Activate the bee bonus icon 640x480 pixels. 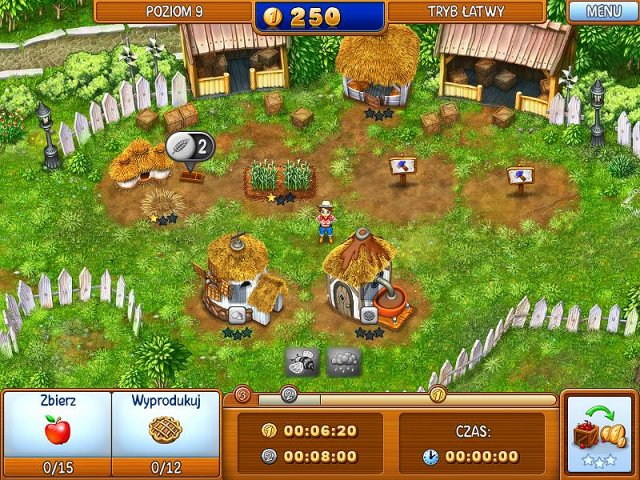302,361
